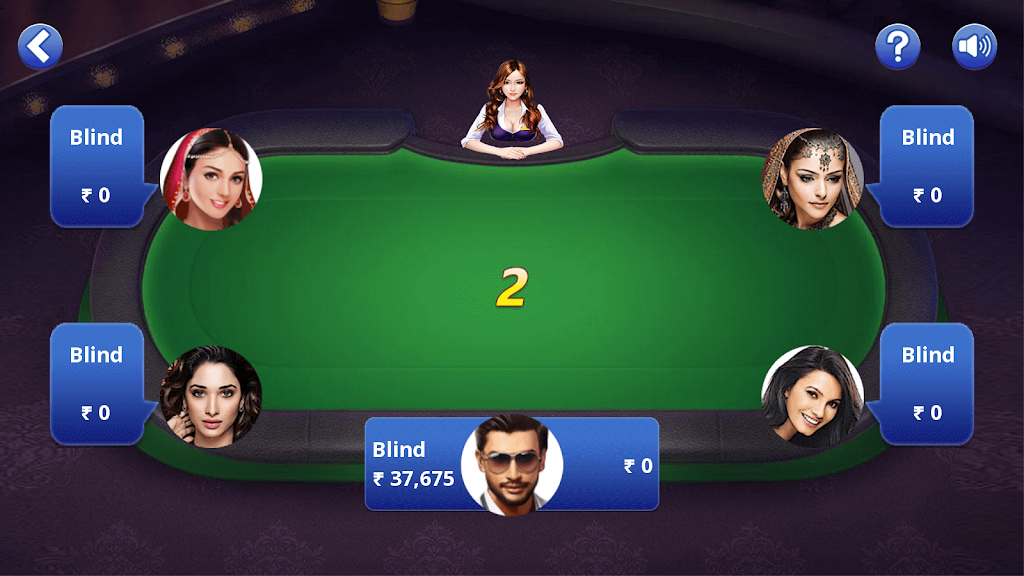Viewport: 1024px width, 576px height.
Task: Open the question mark help button
Action: coord(897,46)
